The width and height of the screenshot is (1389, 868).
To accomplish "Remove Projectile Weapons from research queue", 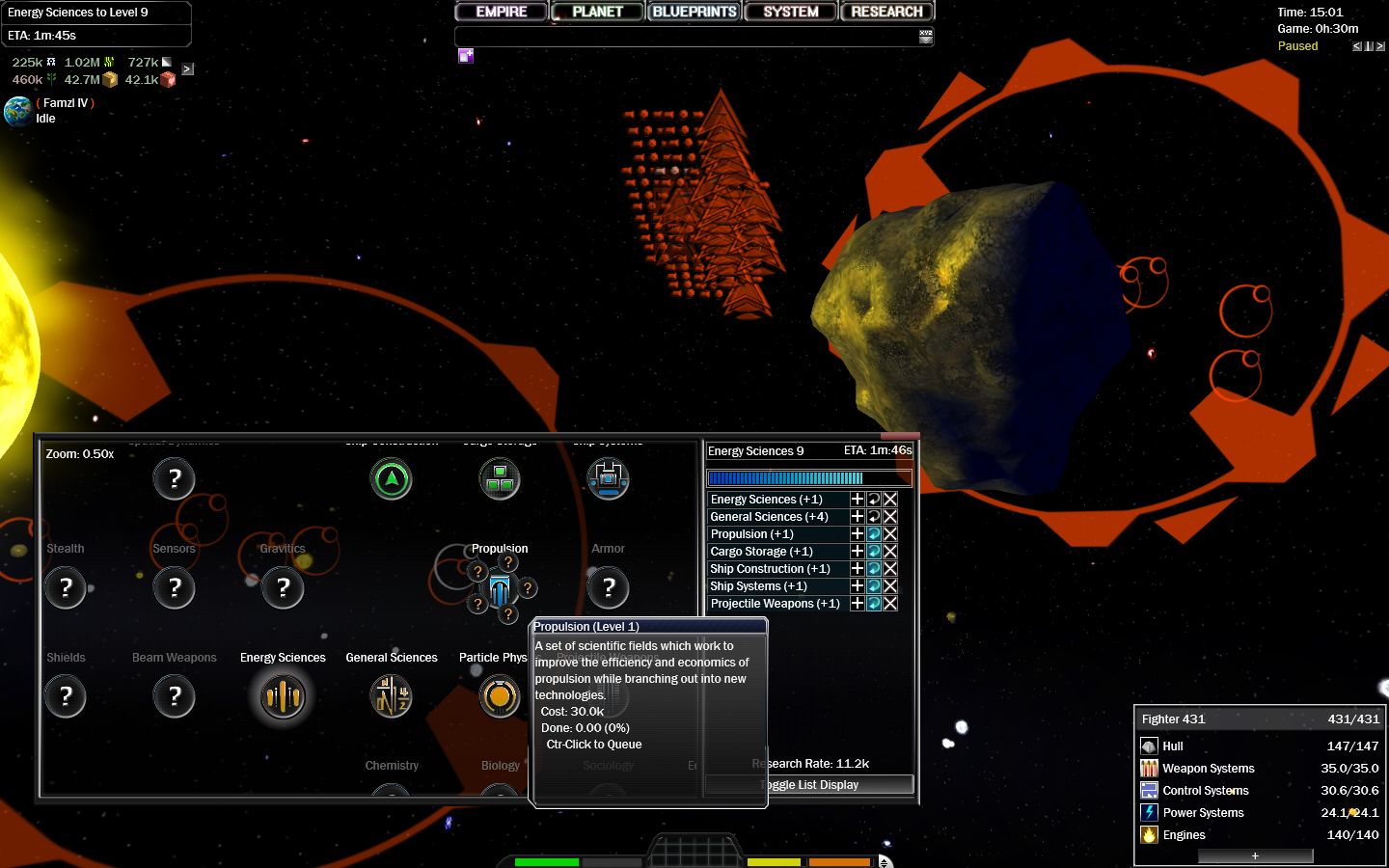I will pos(890,604).
